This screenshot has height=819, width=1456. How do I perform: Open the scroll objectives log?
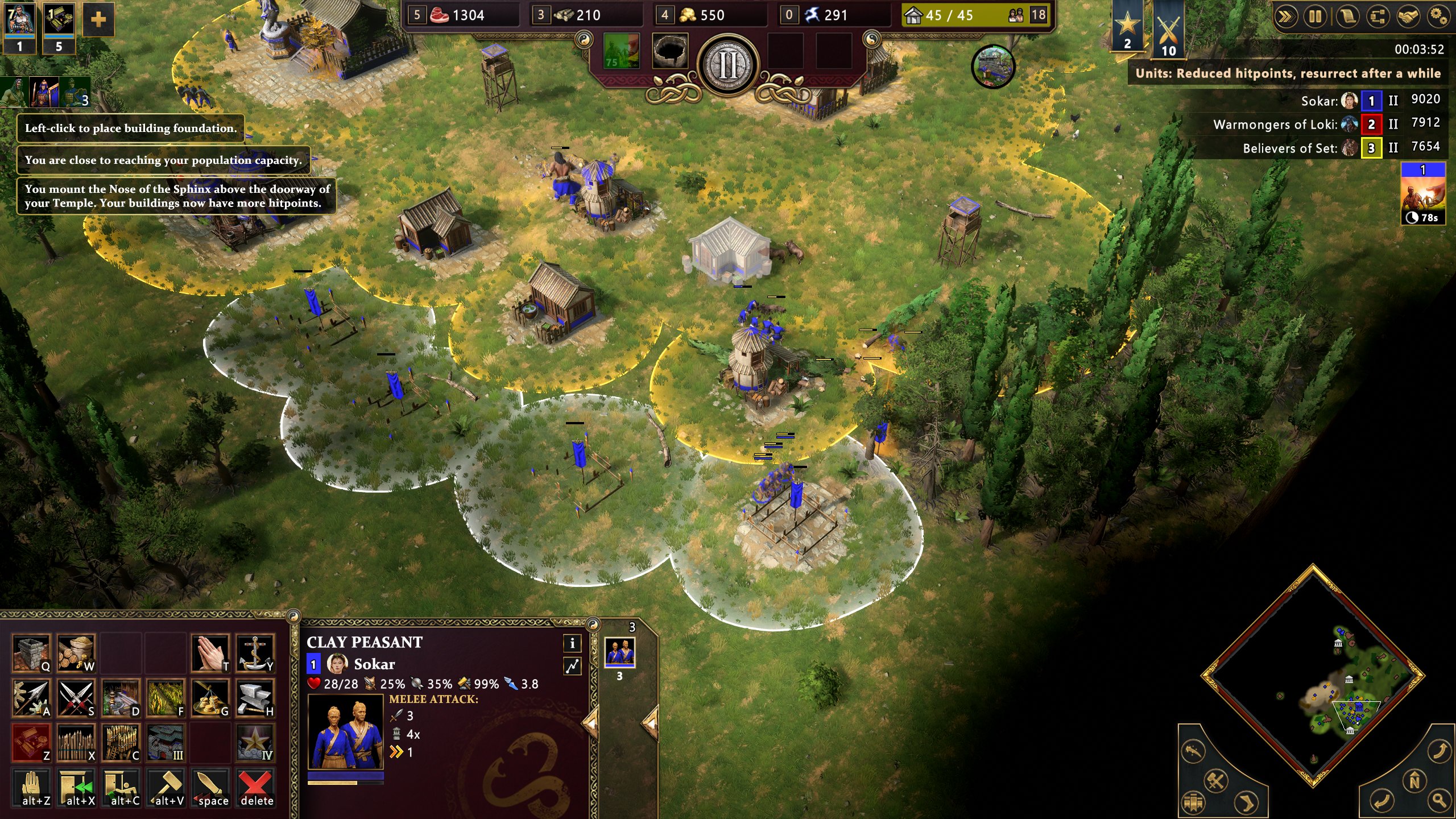coord(1346,16)
